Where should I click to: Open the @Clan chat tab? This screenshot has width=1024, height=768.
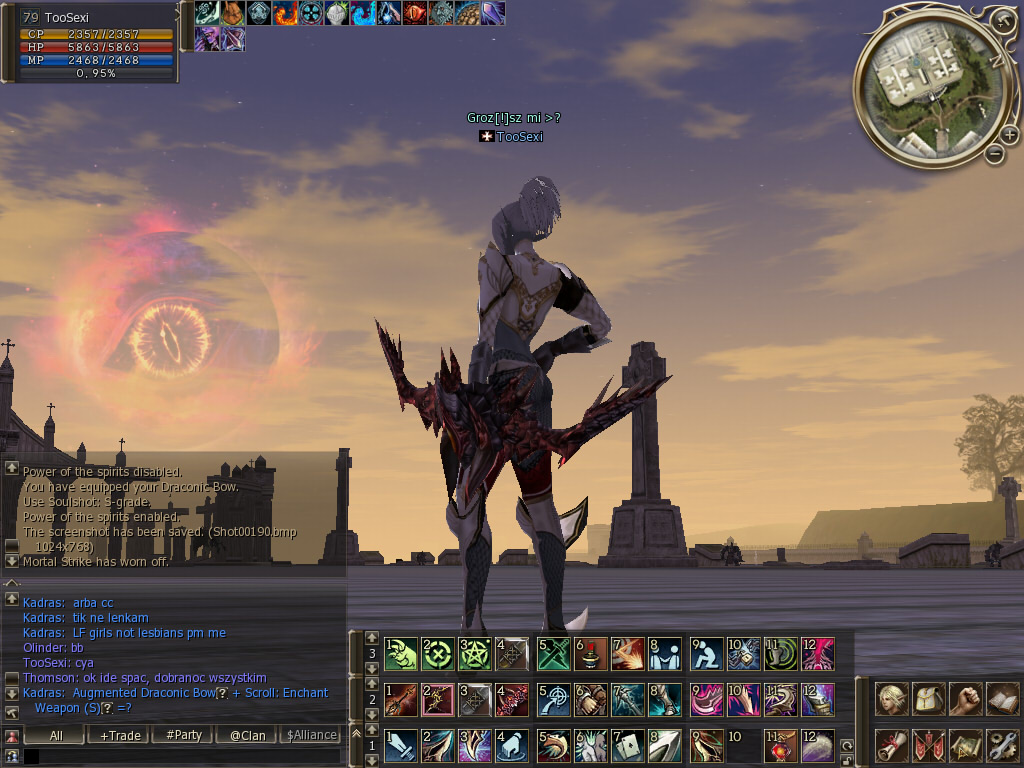248,735
